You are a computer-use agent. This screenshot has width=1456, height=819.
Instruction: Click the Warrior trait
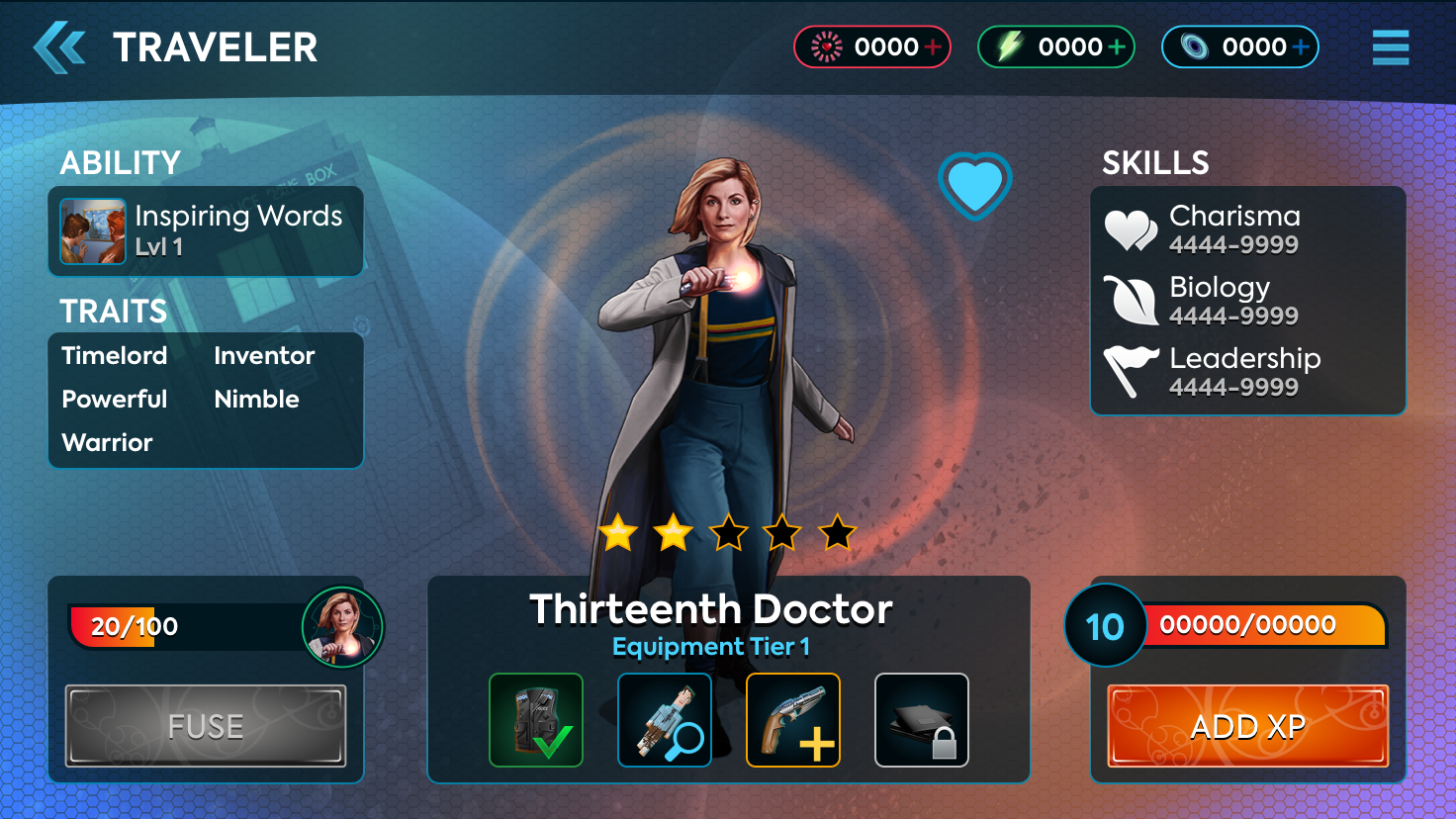click(107, 443)
